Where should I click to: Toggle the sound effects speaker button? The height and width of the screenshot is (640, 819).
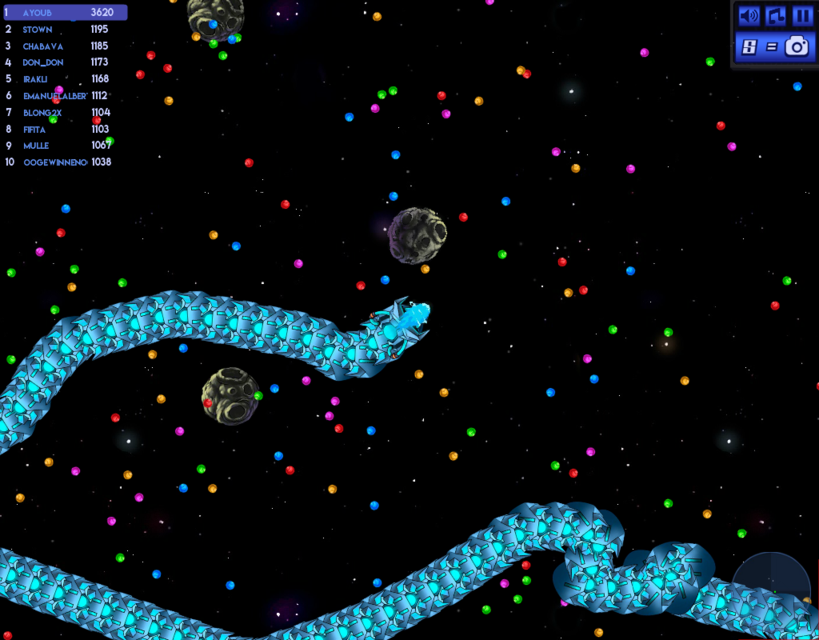(748, 16)
